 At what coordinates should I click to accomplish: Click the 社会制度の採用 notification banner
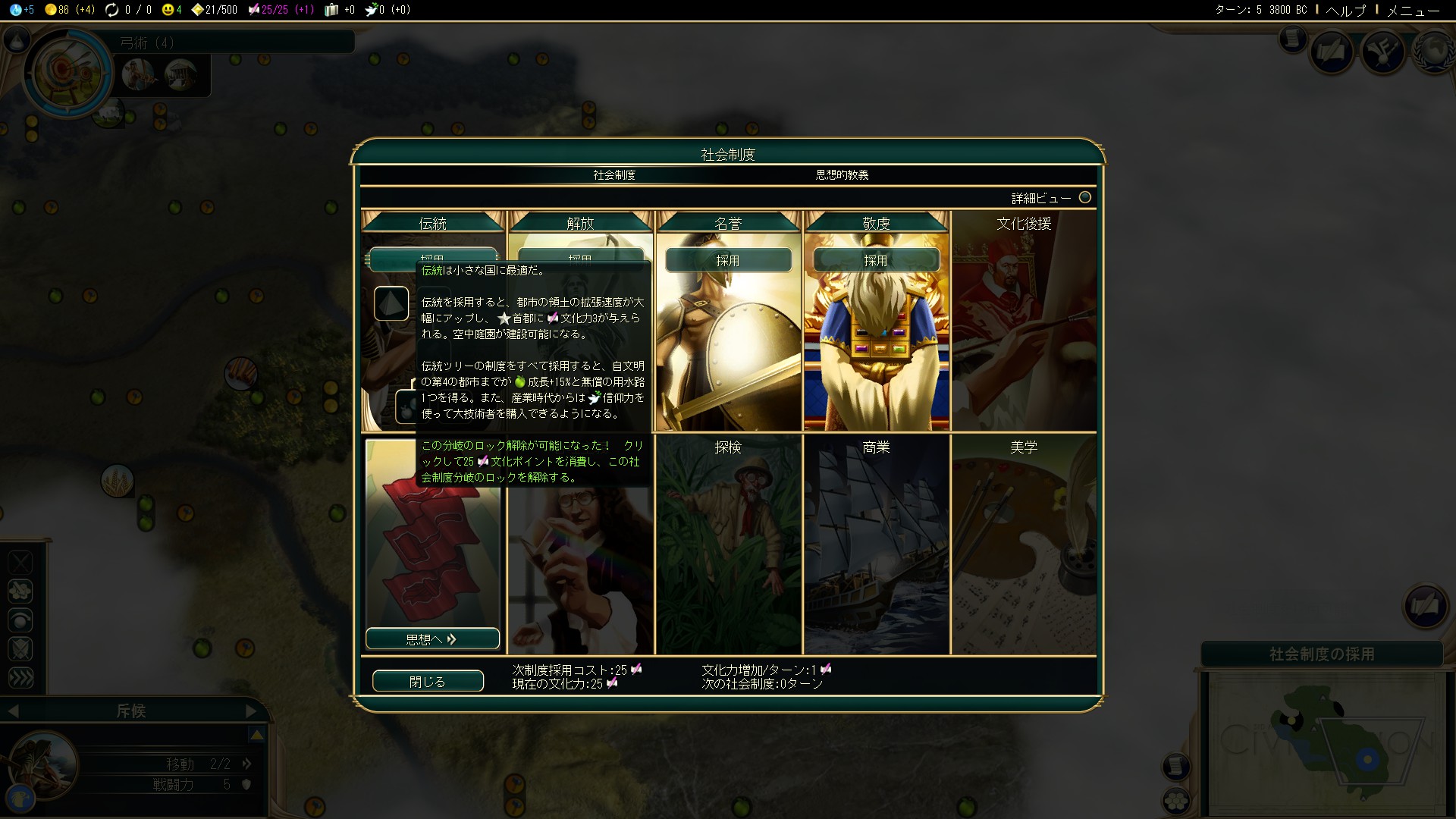tap(1322, 654)
